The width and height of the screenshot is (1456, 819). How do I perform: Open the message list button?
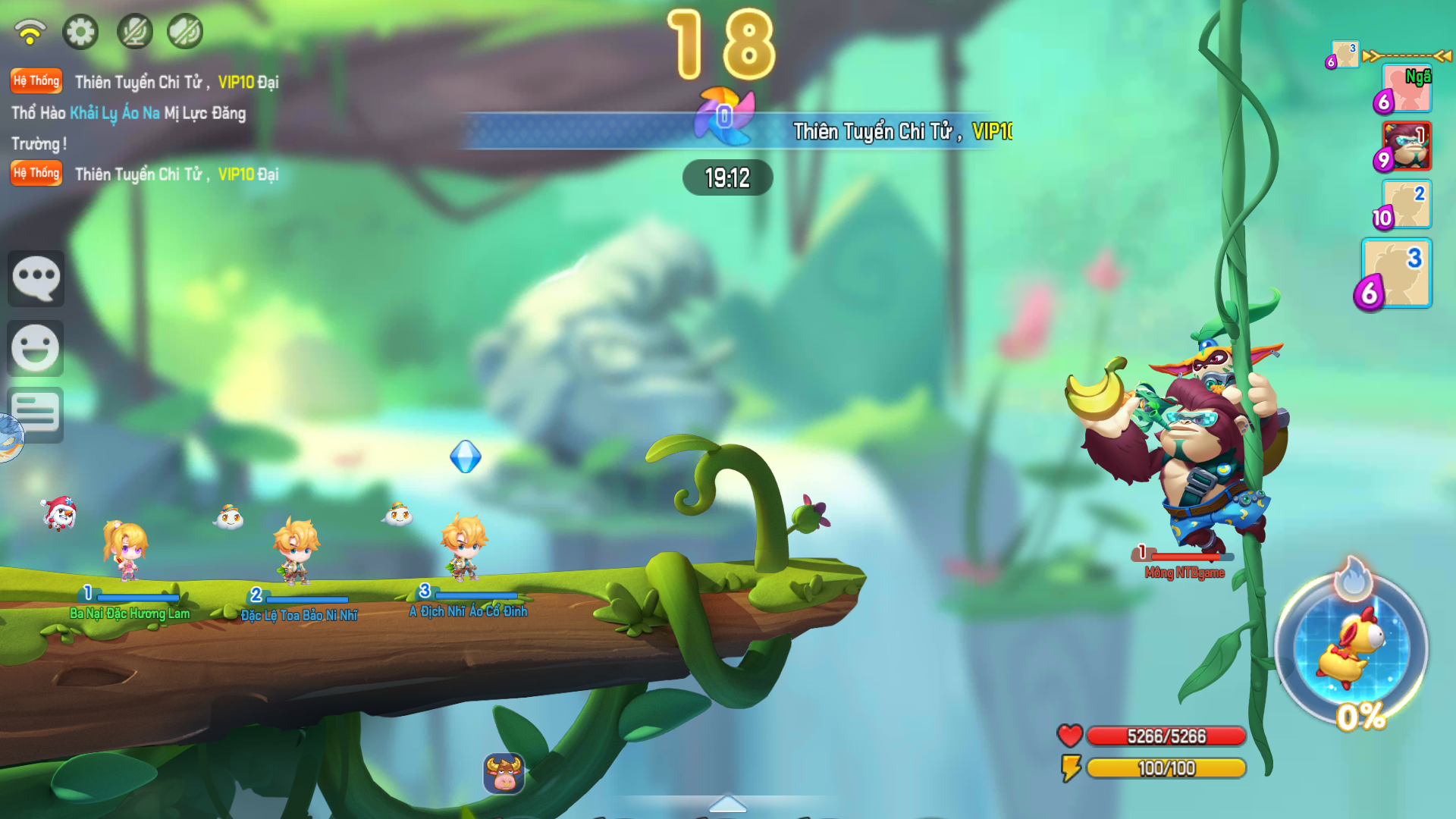36,415
